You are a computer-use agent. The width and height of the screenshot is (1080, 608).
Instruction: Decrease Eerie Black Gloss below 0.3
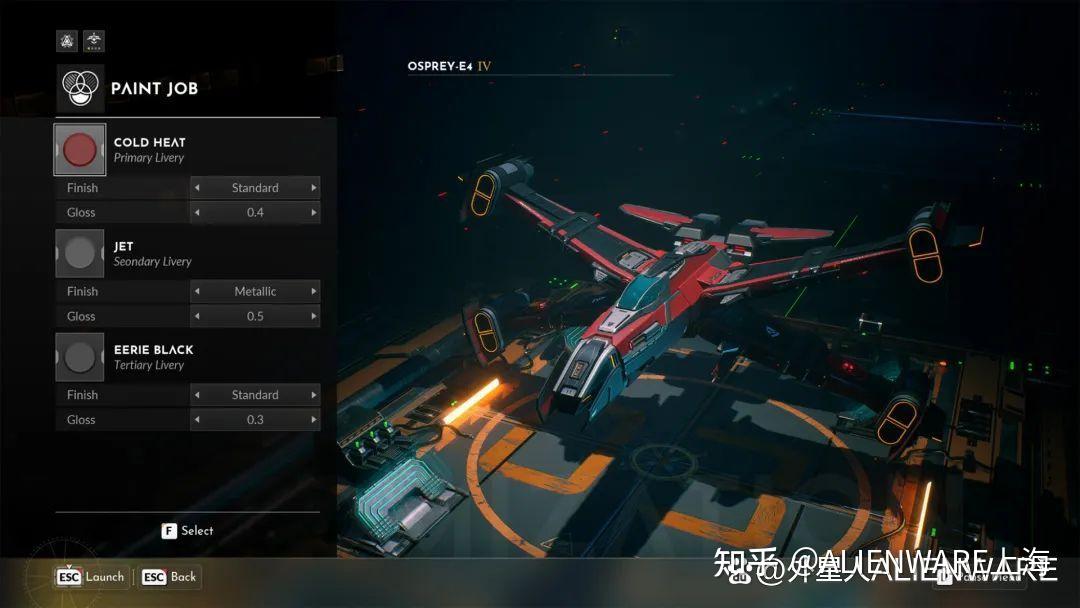pos(197,420)
